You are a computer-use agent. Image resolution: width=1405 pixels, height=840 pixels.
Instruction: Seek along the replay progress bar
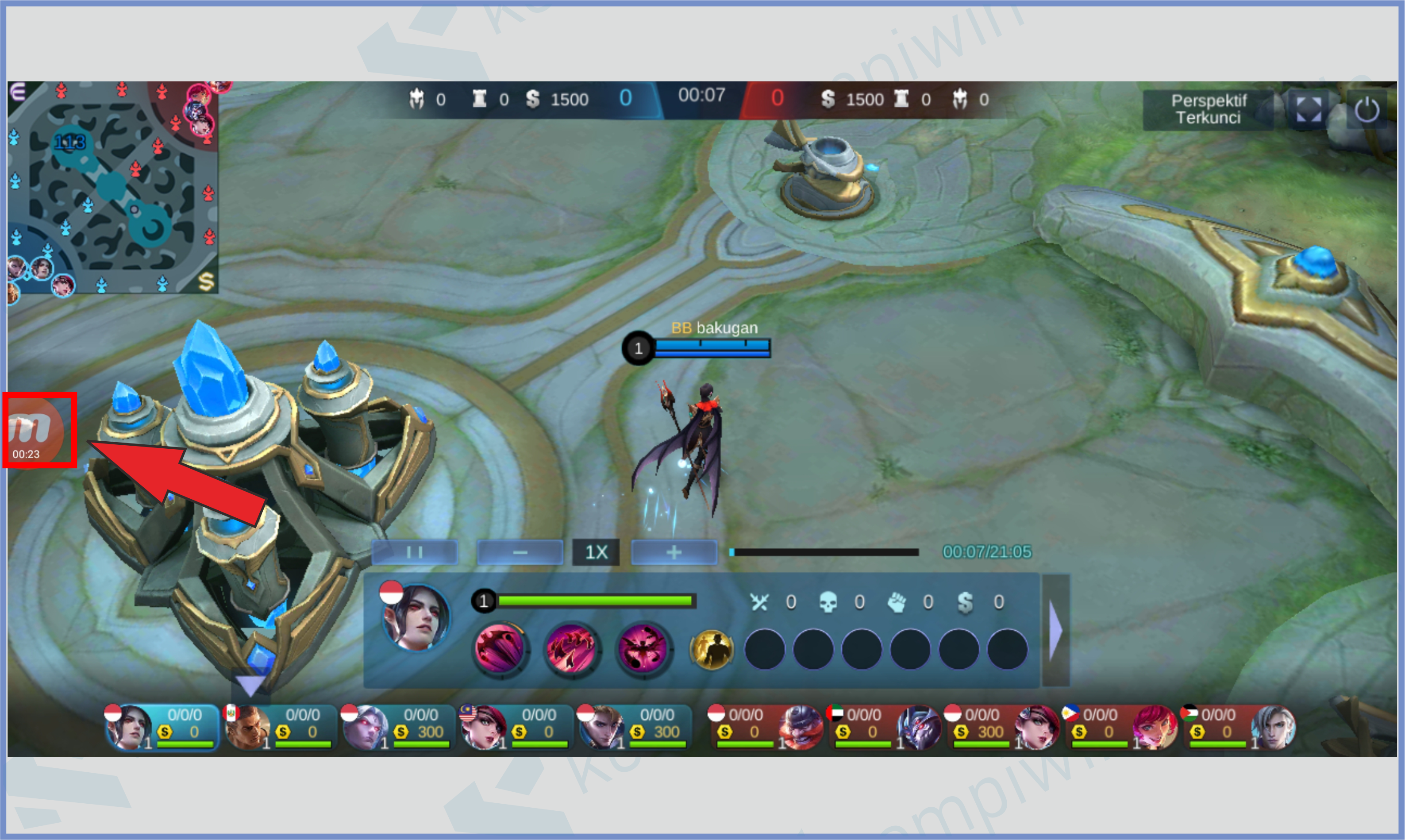pyautogui.click(x=824, y=552)
